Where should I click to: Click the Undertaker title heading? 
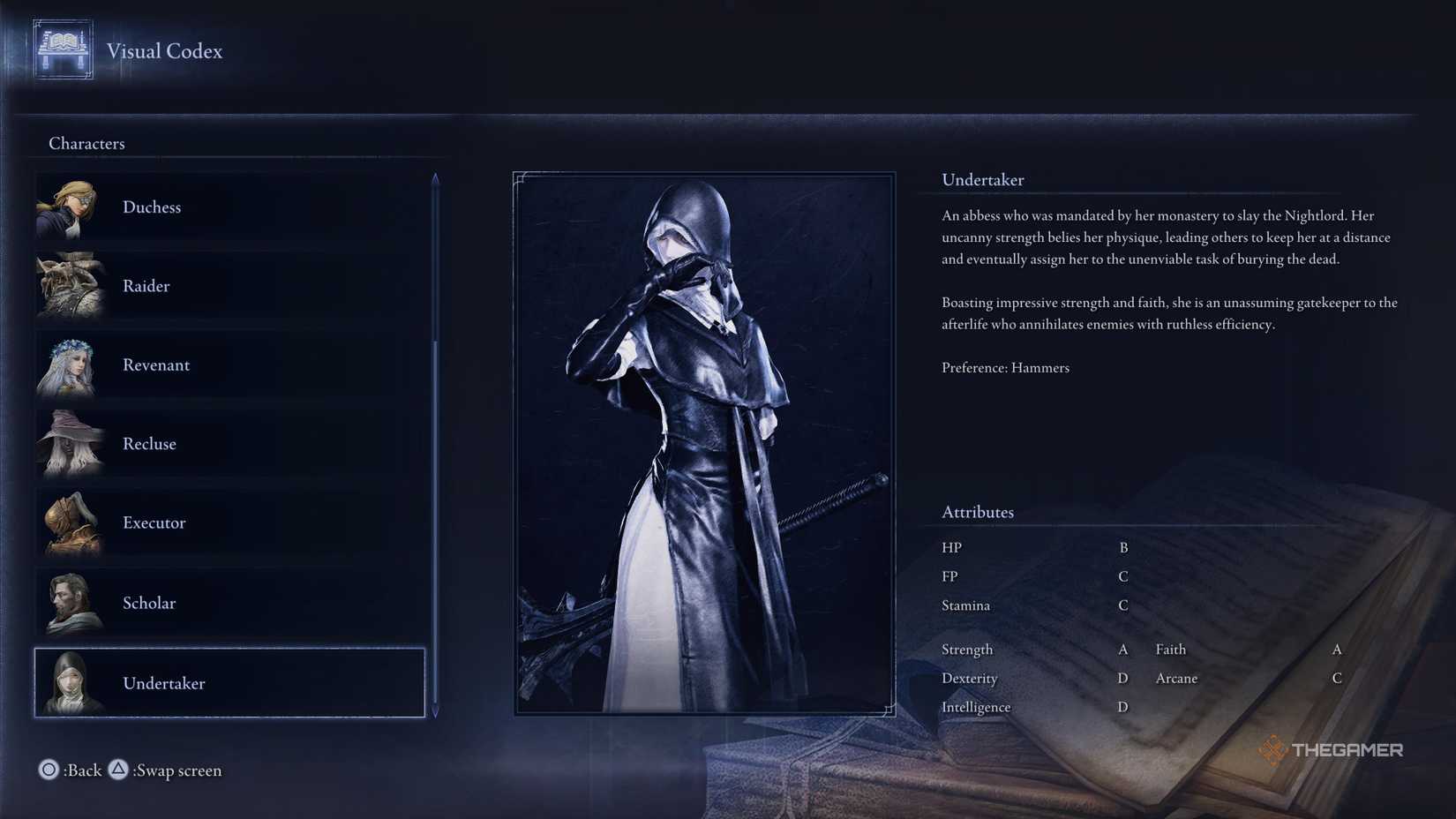983,179
